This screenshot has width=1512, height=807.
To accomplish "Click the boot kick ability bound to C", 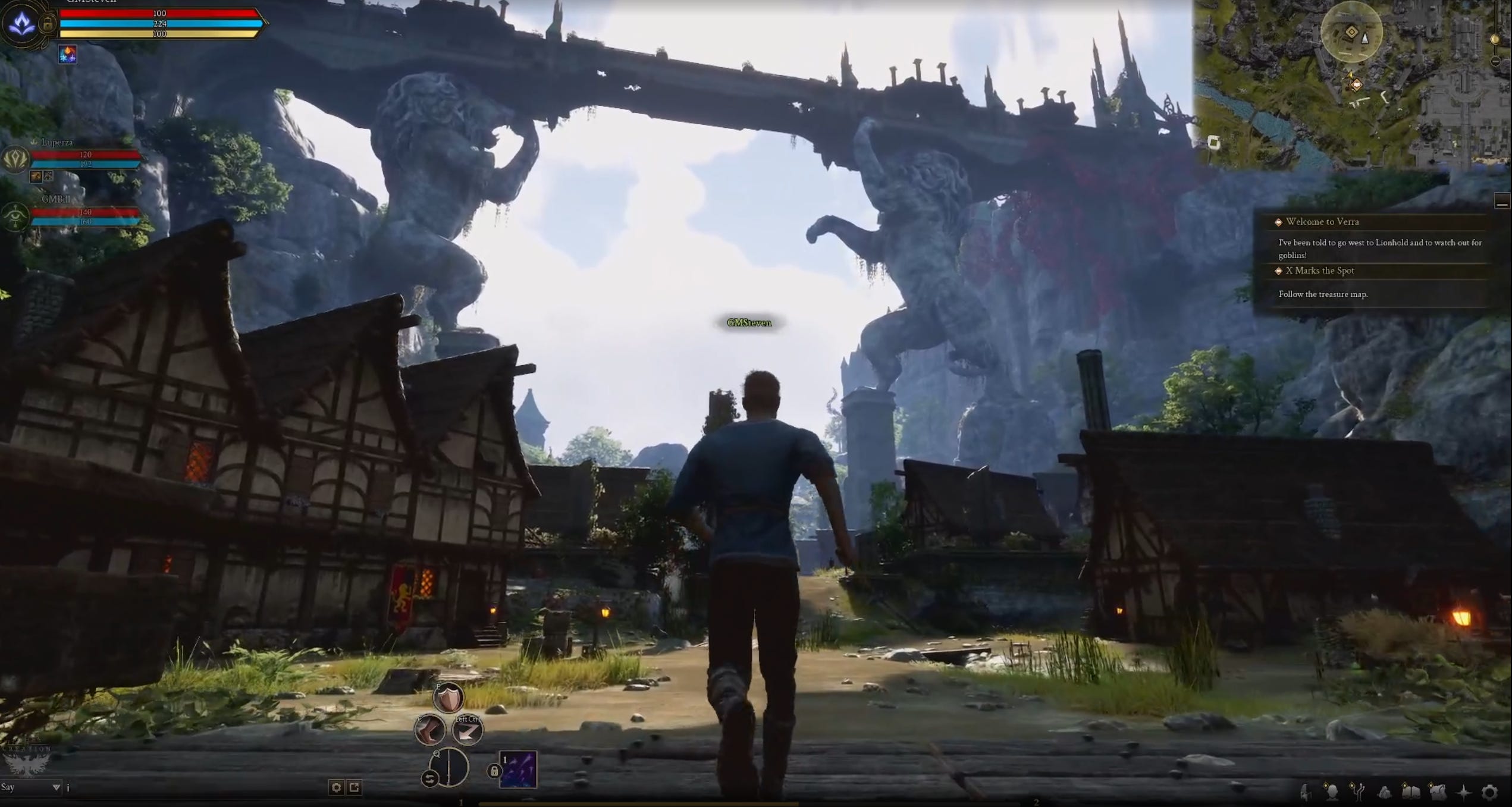I will click(430, 730).
